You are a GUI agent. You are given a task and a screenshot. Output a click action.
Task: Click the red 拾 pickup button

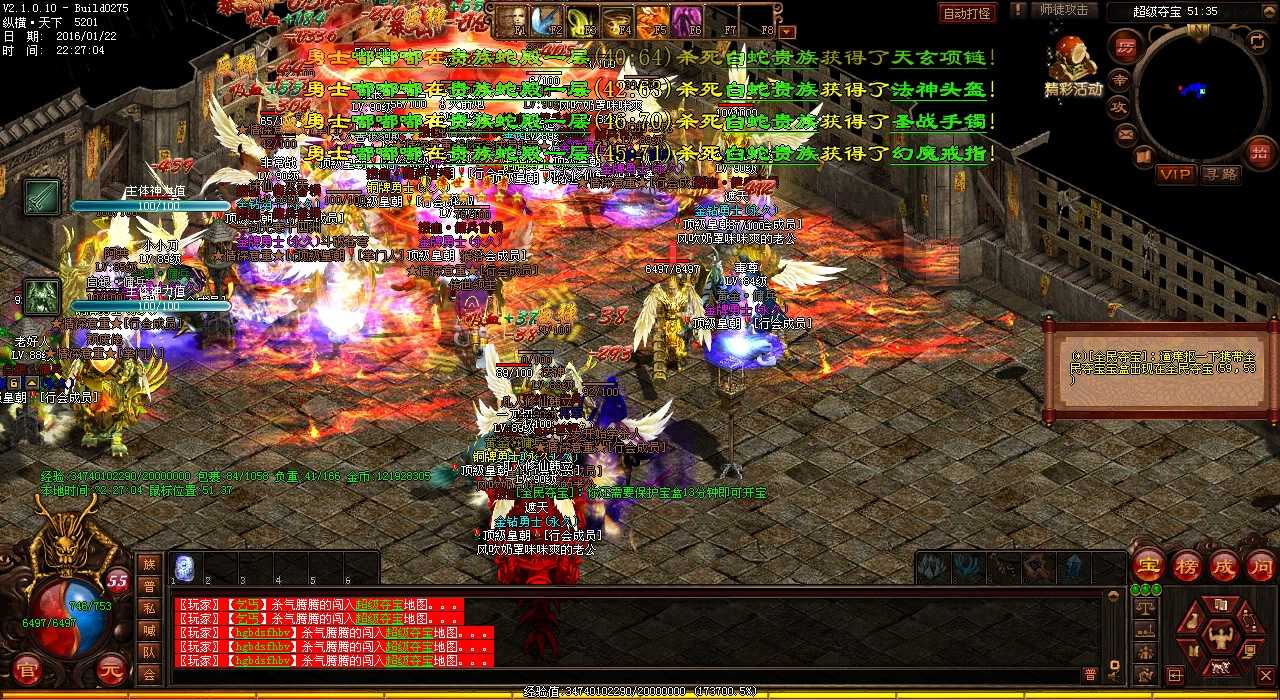pyautogui.click(x=1259, y=152)
